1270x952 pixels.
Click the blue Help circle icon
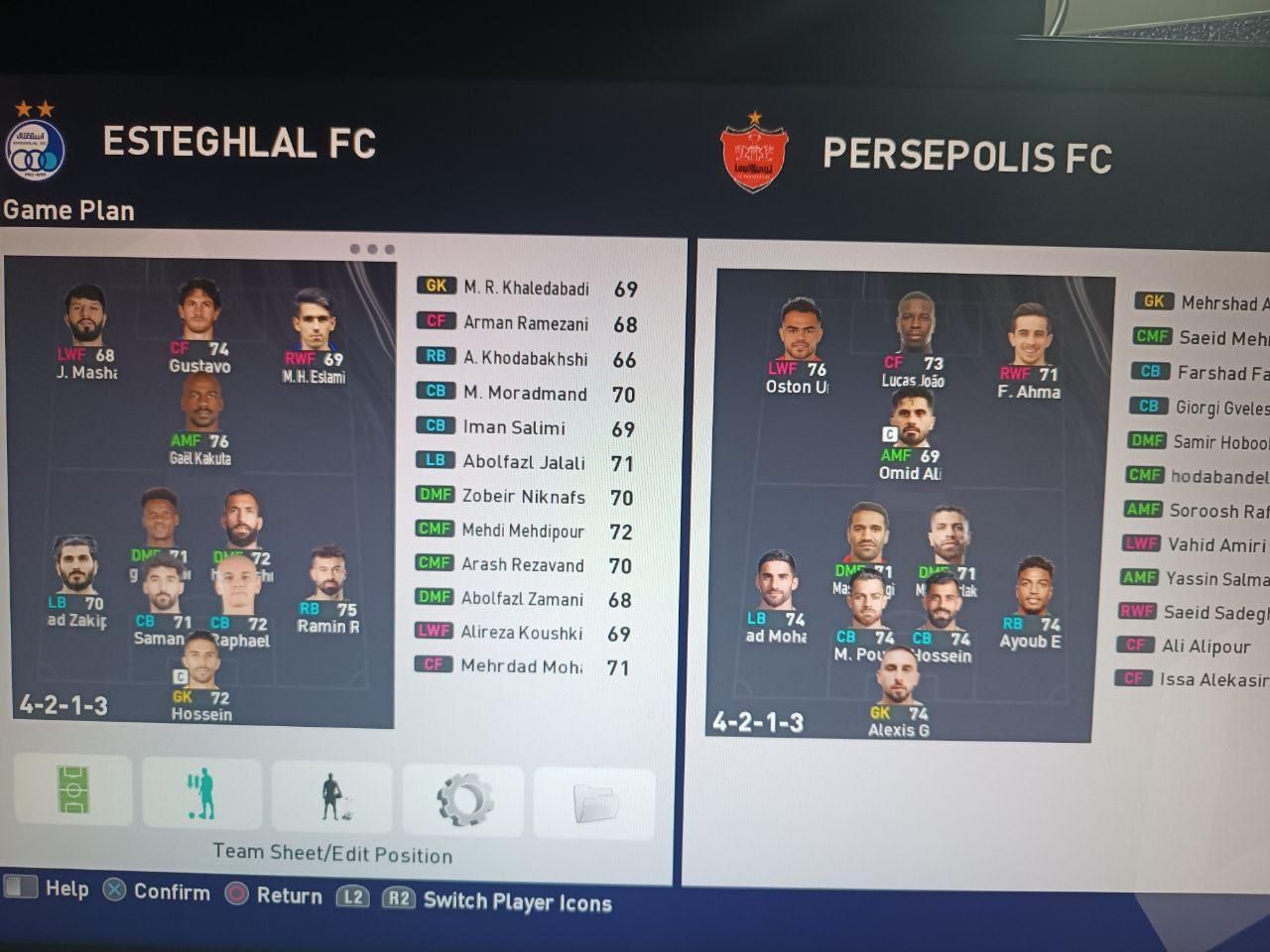pyautogui.click(x=22, y=890)
